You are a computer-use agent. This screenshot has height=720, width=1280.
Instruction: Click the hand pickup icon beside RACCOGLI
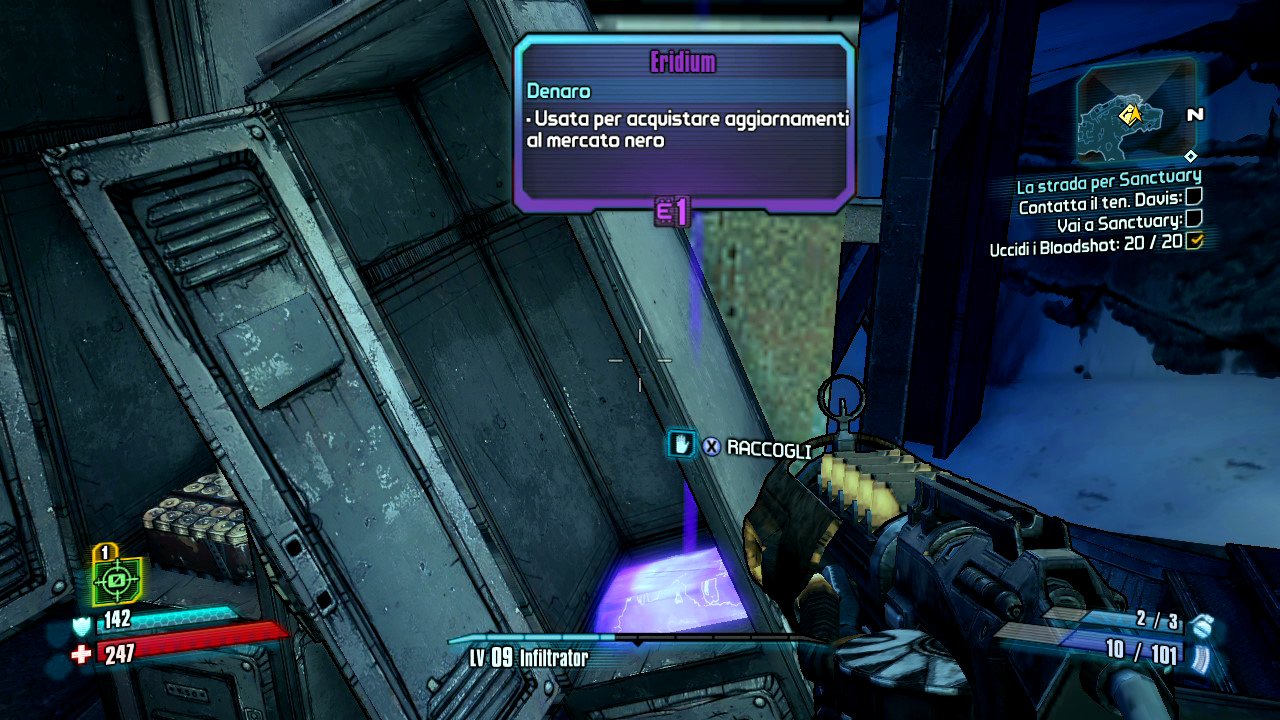pos(681,445)
